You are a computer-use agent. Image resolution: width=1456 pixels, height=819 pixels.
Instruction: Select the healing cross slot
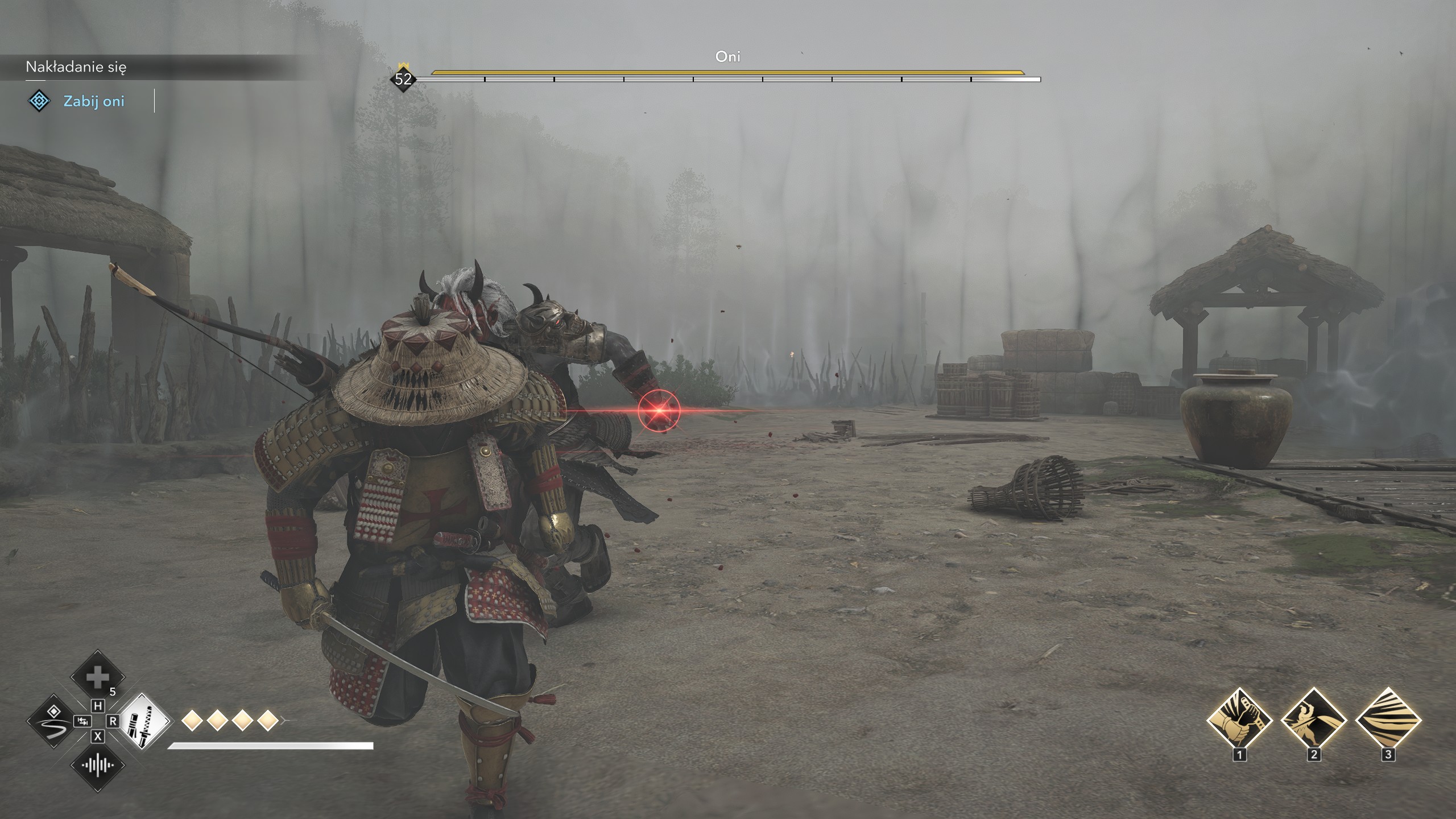97,677
